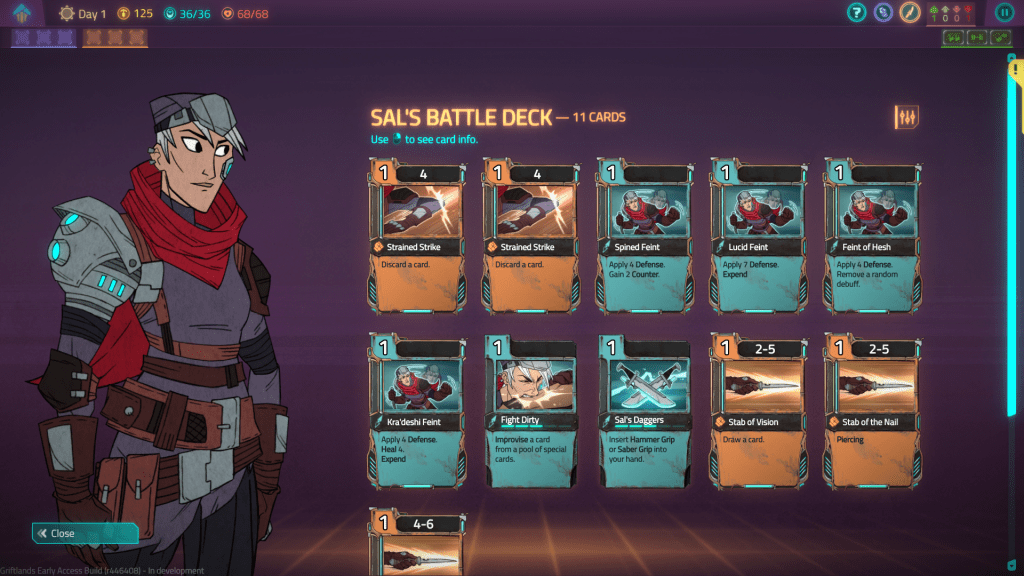Viewport: 1024px width, 576px height.
Task: Open the question mark help icon
Action: [856, 13]
